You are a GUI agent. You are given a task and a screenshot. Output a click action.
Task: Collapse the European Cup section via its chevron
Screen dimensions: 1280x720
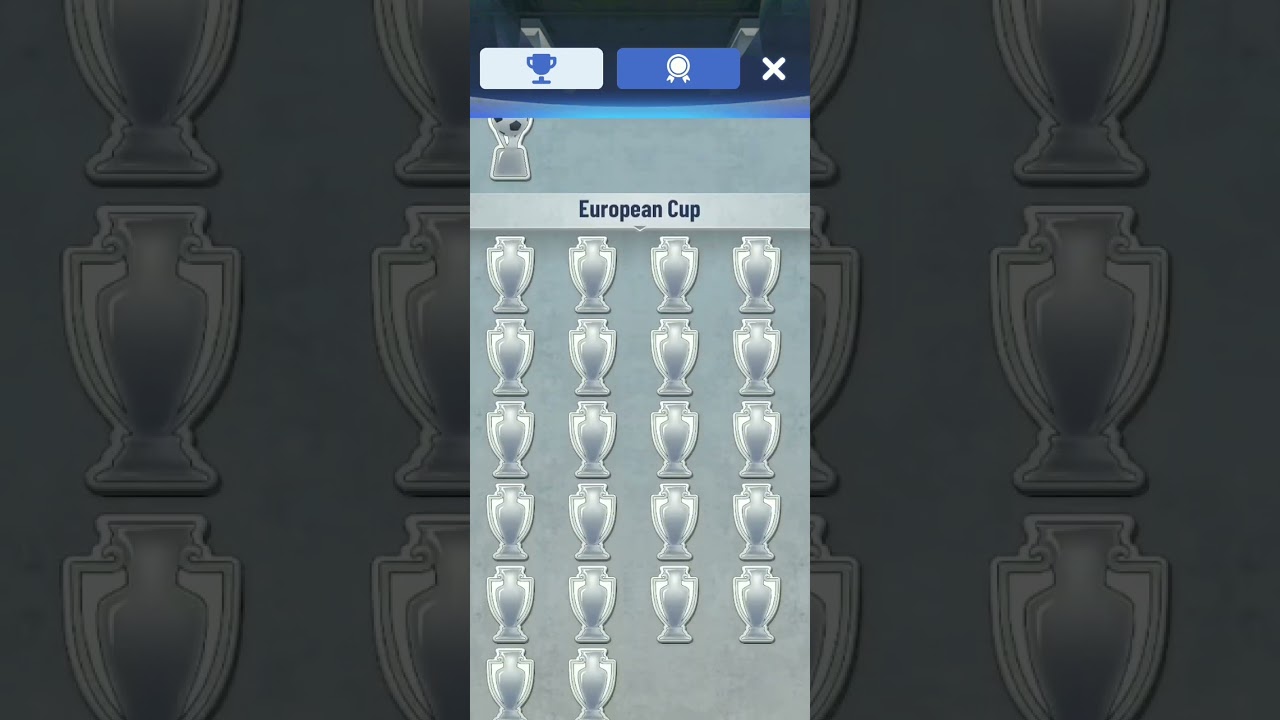point(639,228)
